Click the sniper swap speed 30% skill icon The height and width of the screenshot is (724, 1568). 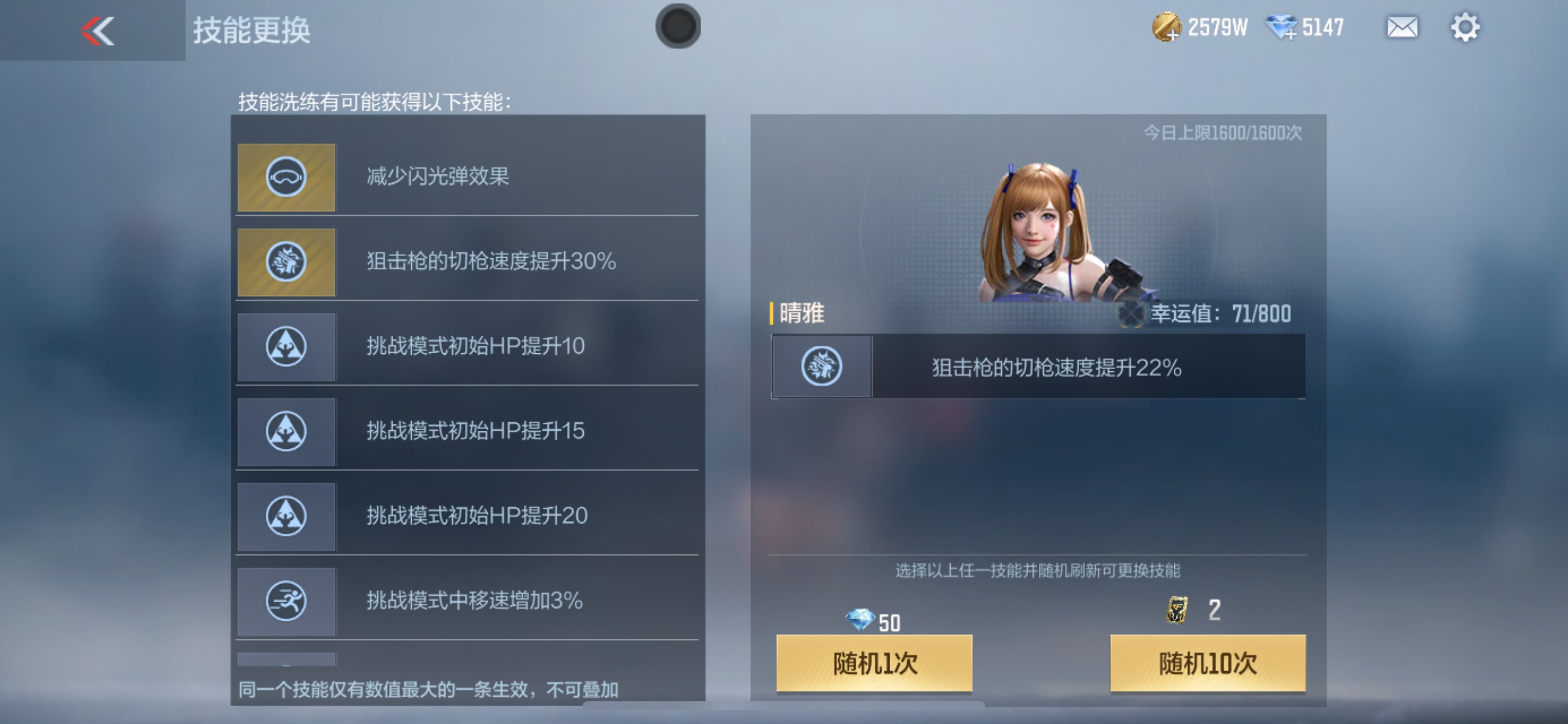(286, 262)
